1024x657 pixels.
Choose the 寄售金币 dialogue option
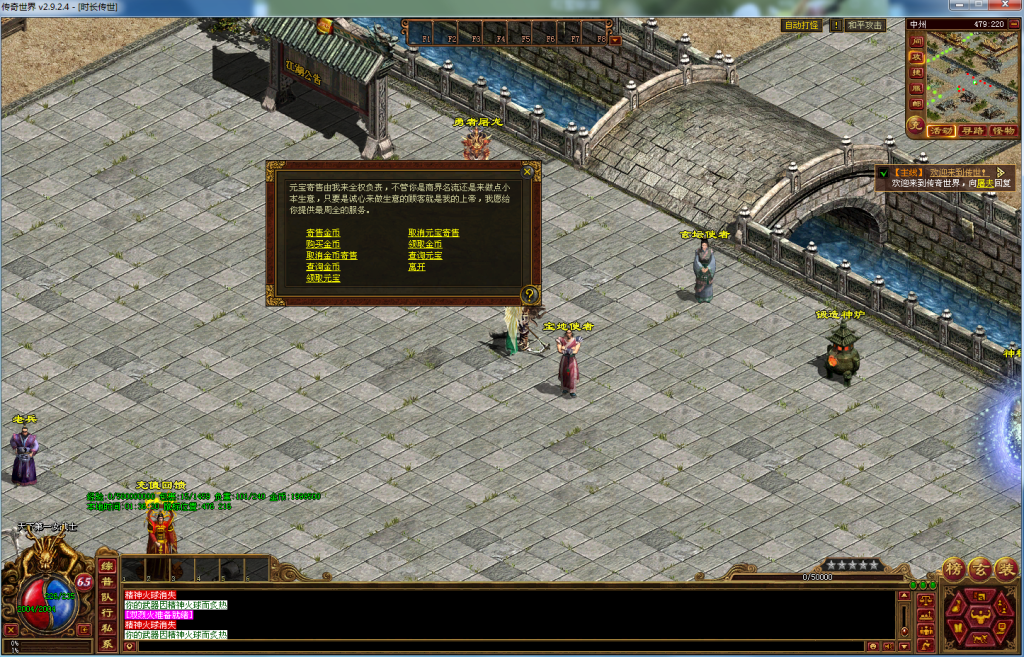pyautogui.click(x=323, y=233)
